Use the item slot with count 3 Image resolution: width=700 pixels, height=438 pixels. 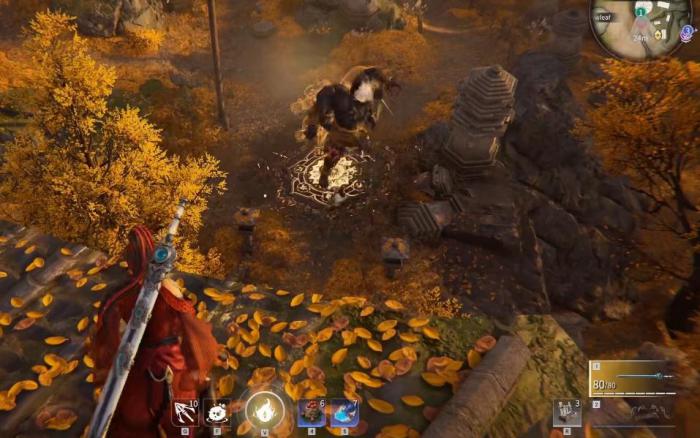click(567, 412)
